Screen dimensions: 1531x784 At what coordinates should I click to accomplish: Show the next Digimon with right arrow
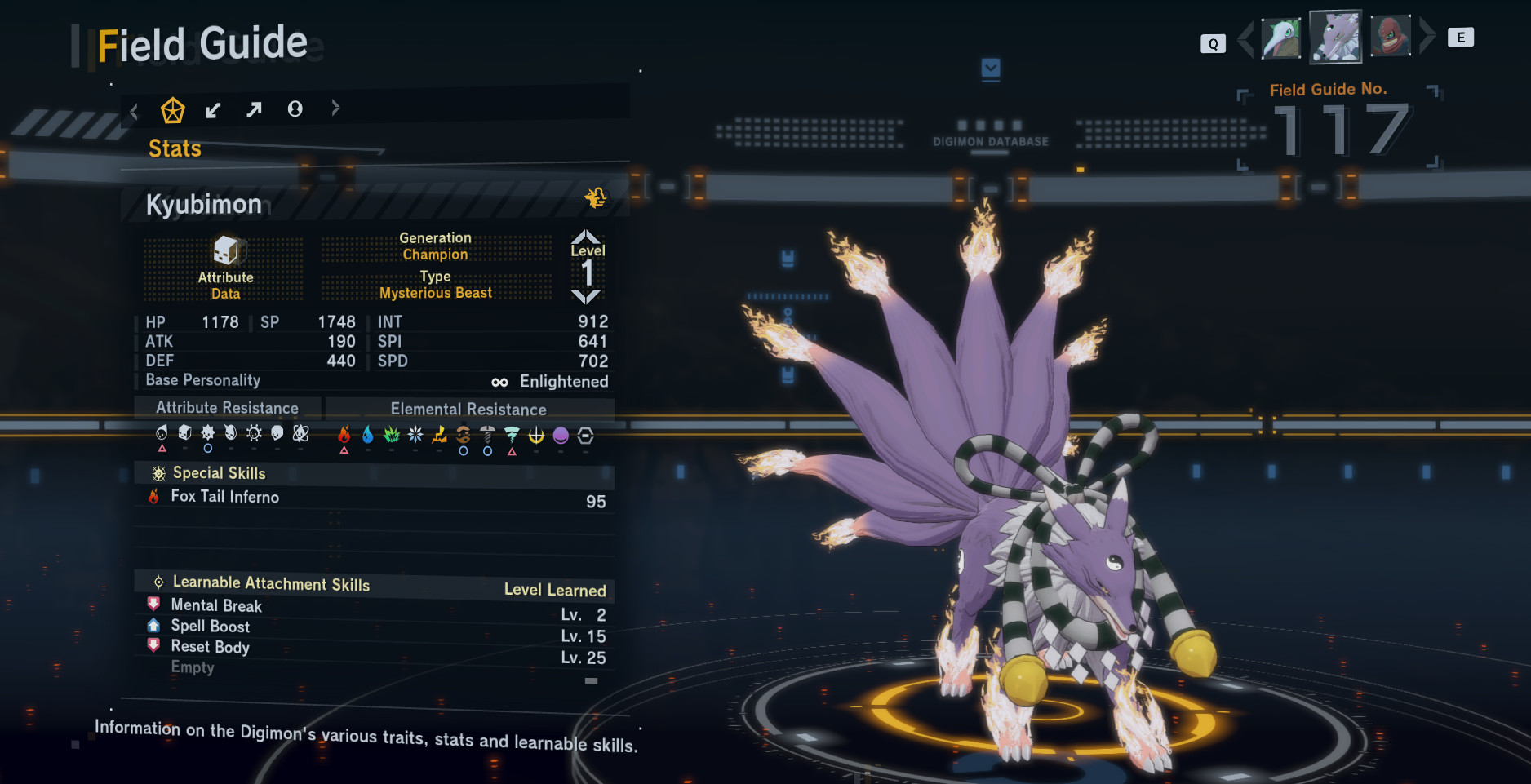coord(1427,37)
